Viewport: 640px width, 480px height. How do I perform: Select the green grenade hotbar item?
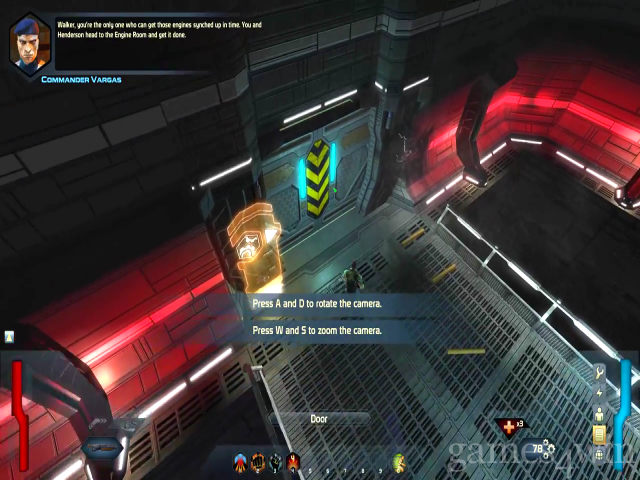(399, 462)
